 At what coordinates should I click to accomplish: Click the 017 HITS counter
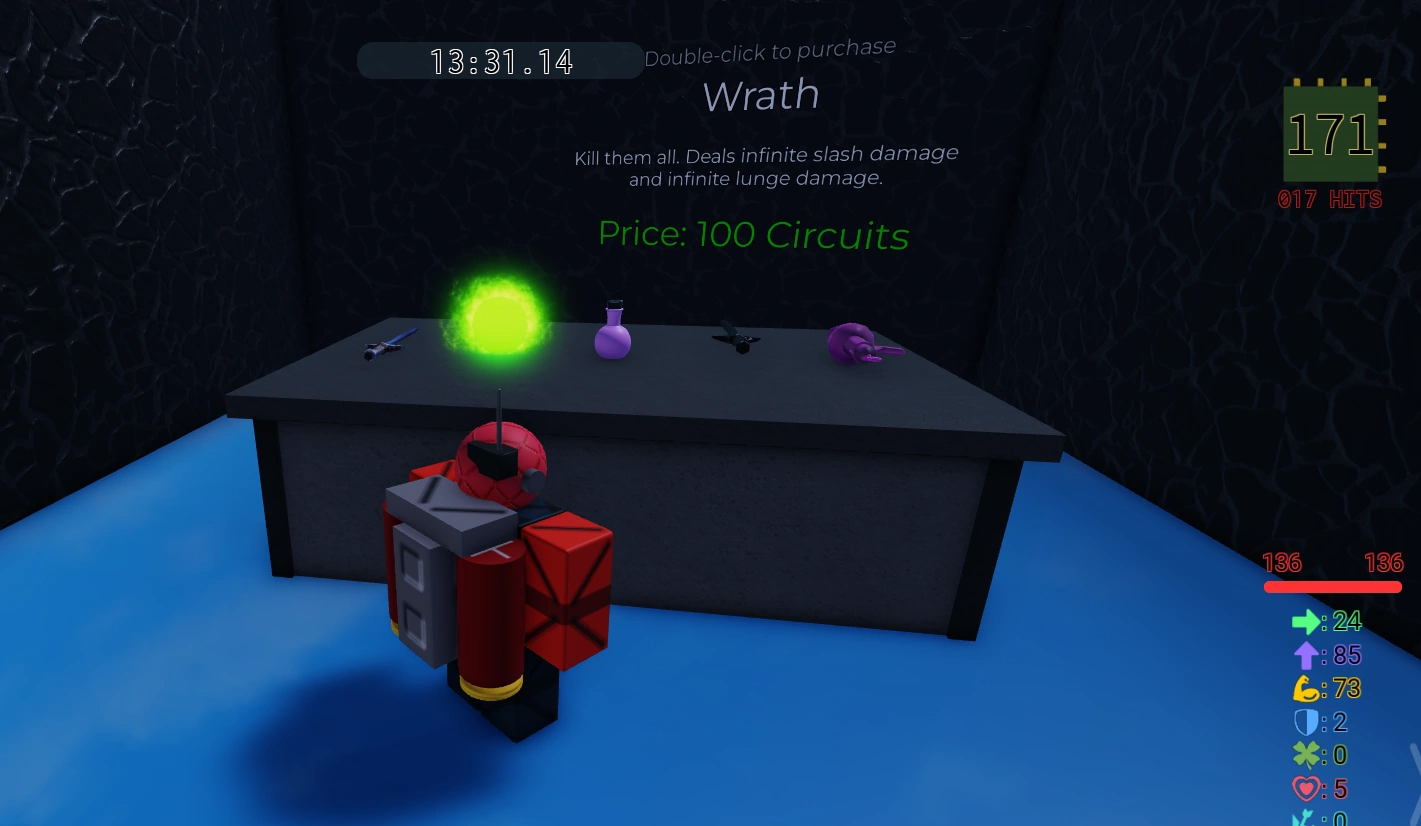1331,199
